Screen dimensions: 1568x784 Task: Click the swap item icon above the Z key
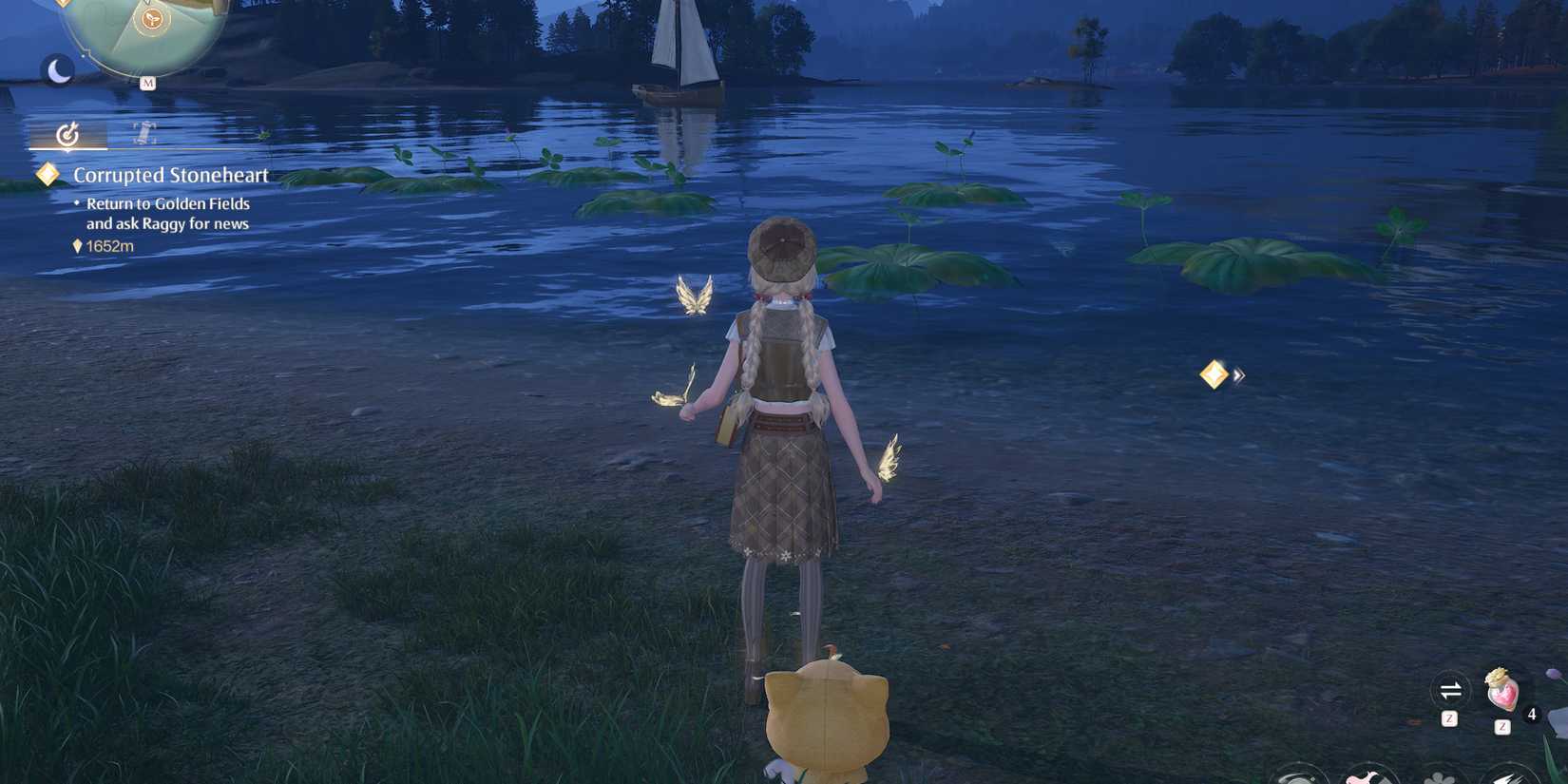[x=1451, y=691]
